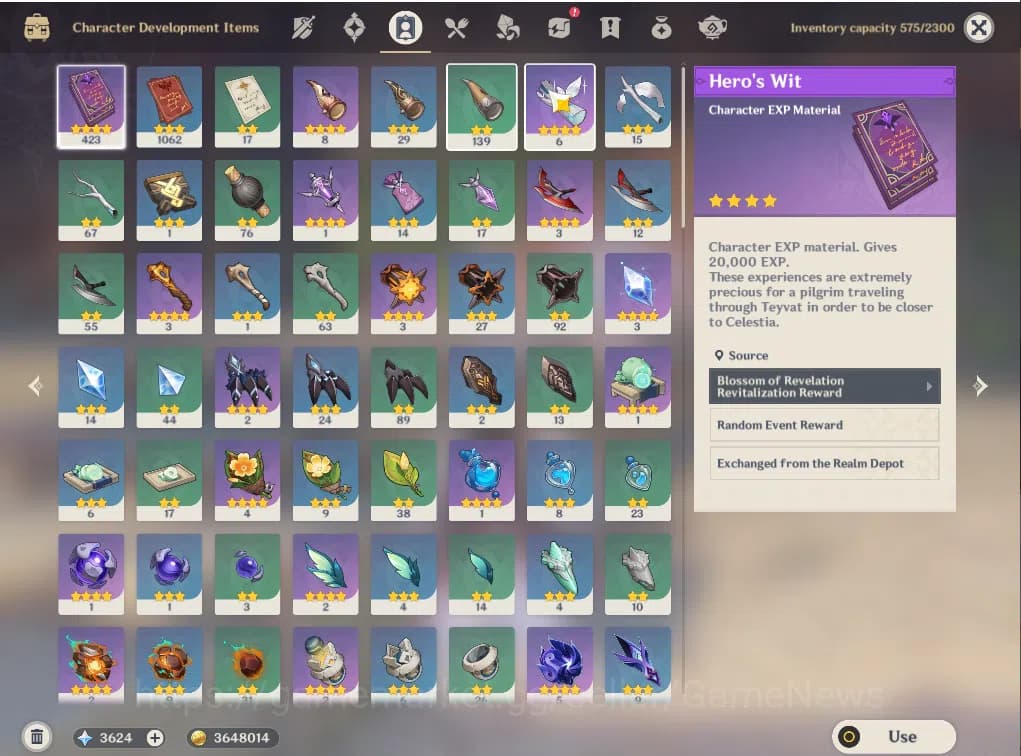Open the materials tab with red notification
Image resolution: width=1021 pixels, height=756 pixels.
point(559,28)
